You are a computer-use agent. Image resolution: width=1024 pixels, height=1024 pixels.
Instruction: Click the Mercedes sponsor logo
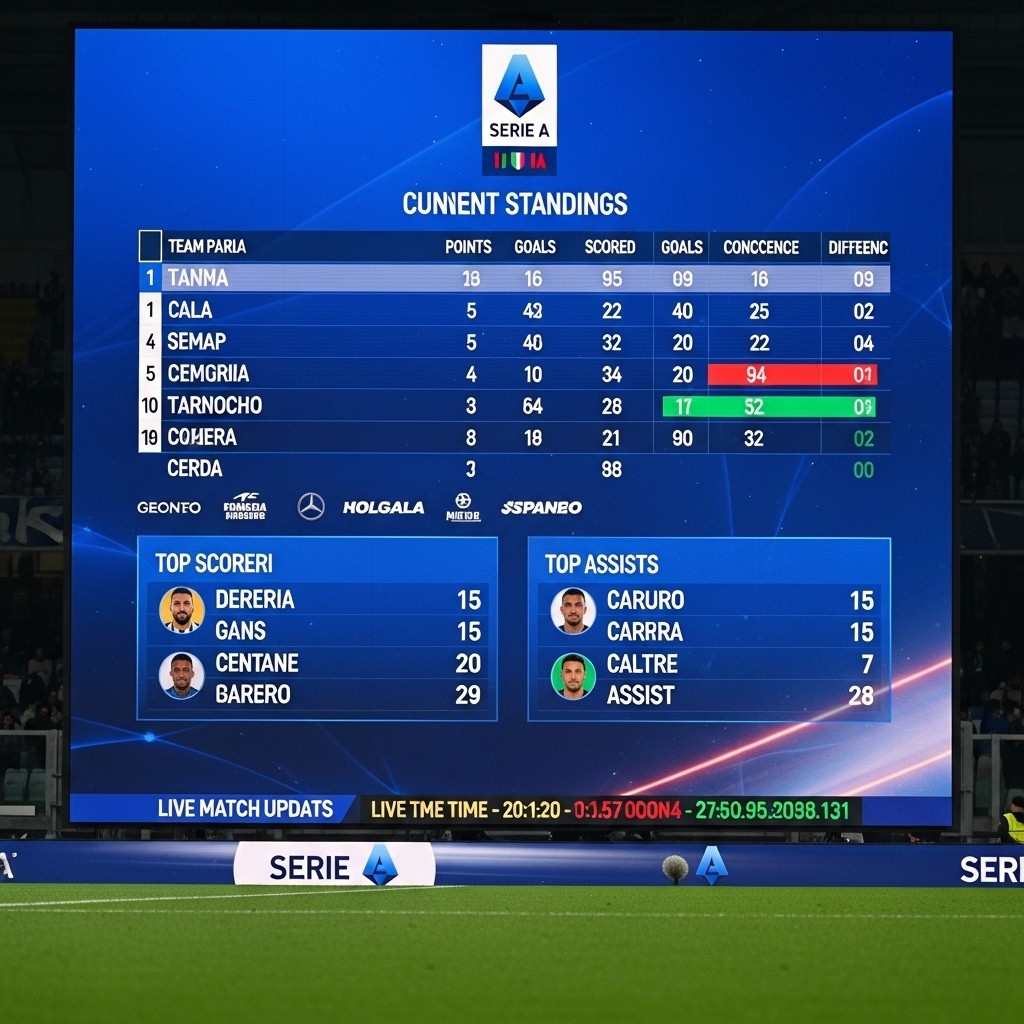pyautogui.click(x=311, y=507)
